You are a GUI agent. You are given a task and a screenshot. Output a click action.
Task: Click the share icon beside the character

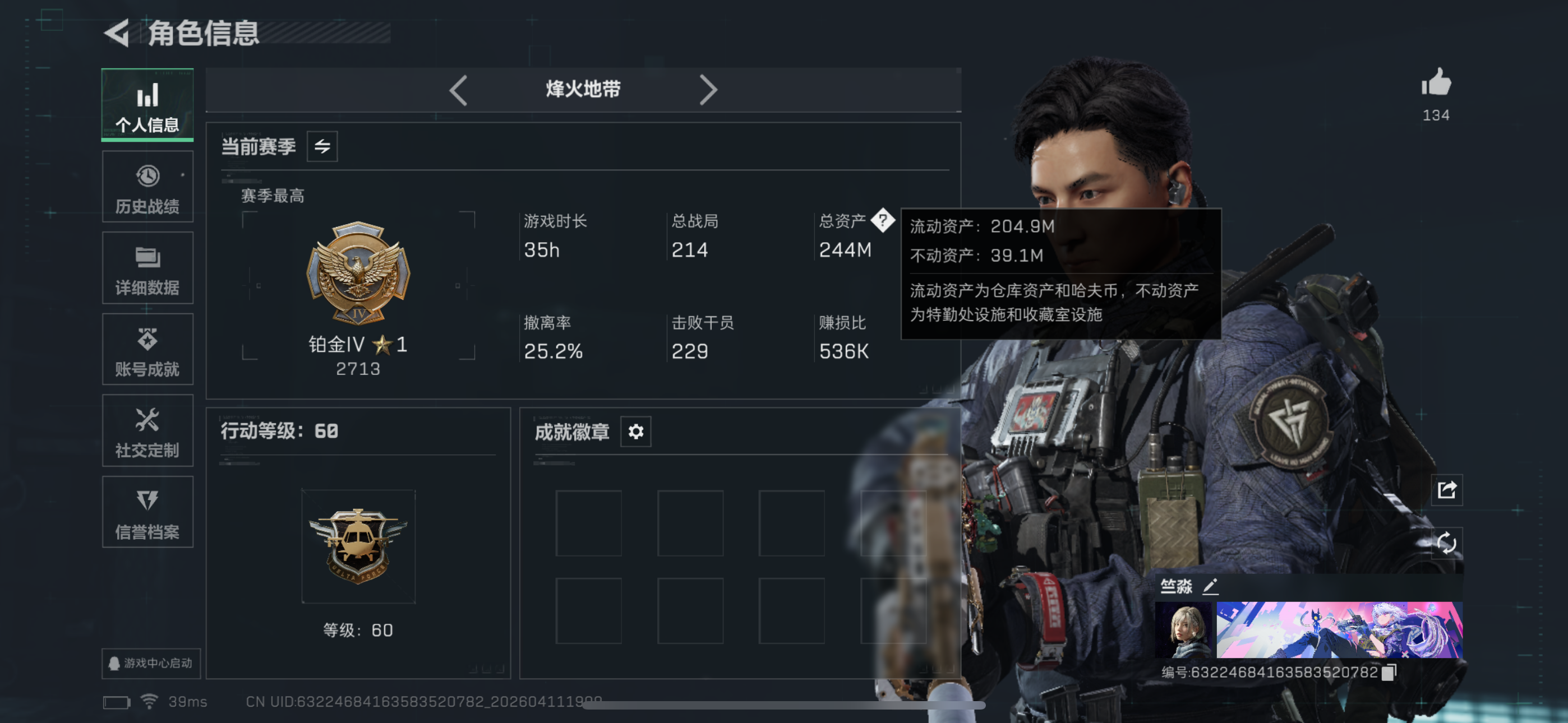click(1447, 490)
